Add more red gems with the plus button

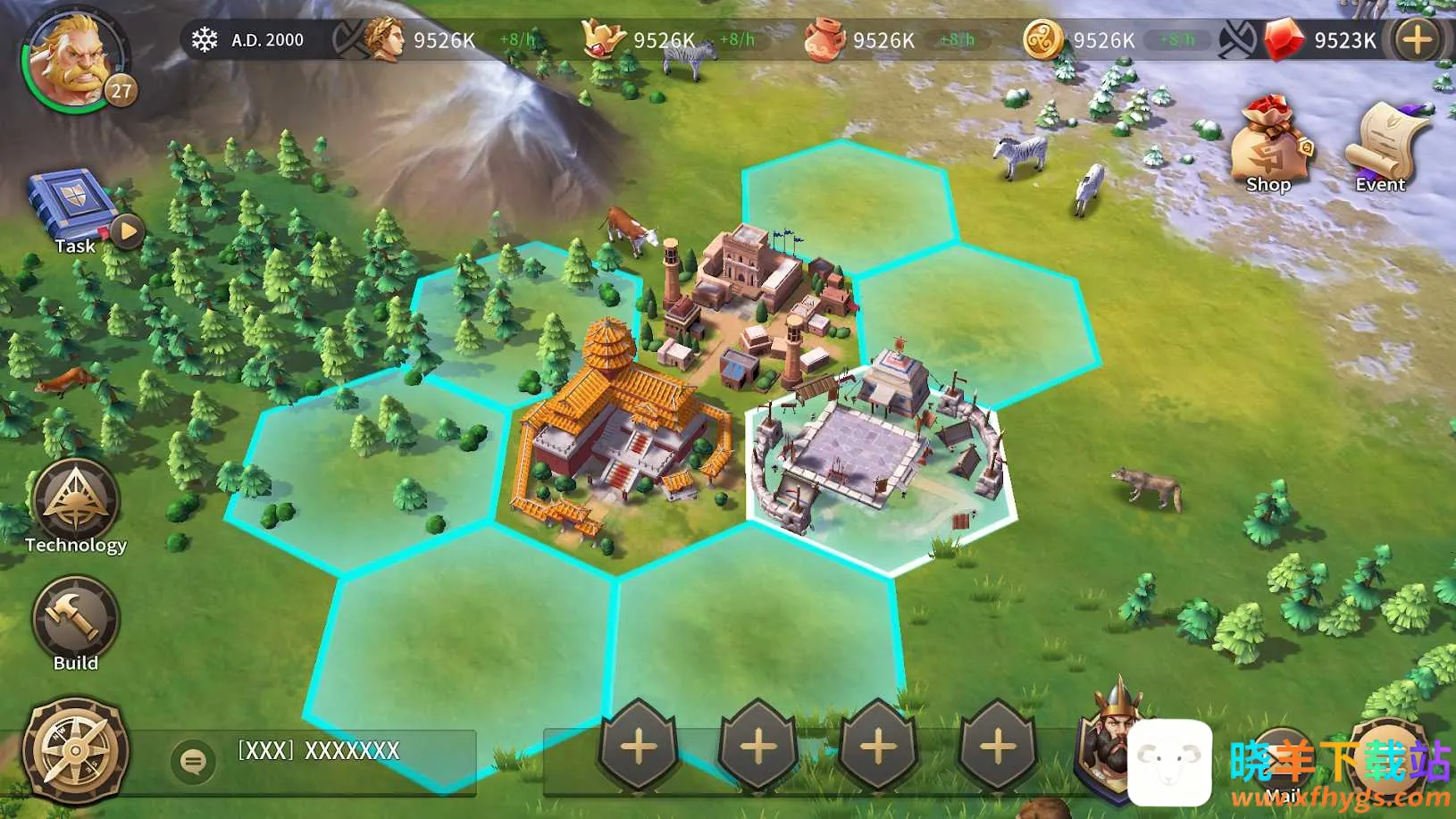pyautogui.click(x=1418, y=40)
